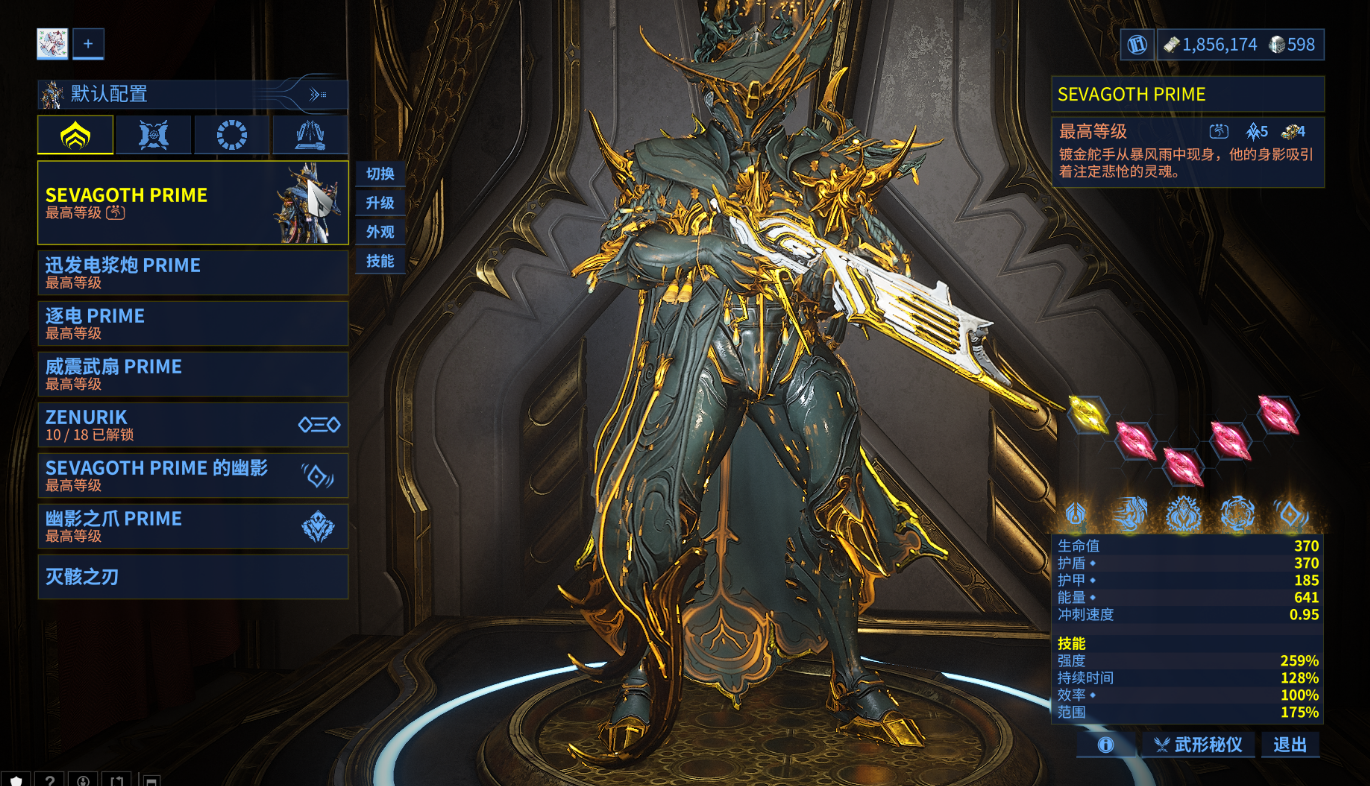Image resolution: width=1370 pixels, height=786 pixels.
Task: Choose the 升级 upgrade button
Action: 380,203
